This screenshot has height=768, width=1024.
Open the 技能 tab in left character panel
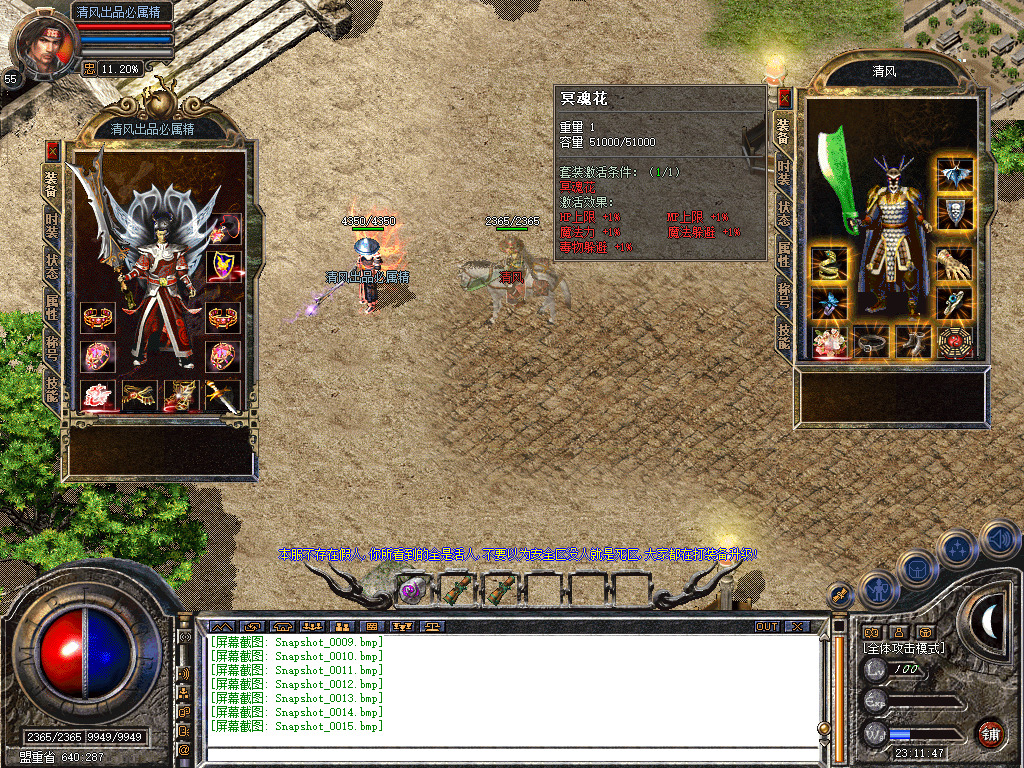pos(52,389)
